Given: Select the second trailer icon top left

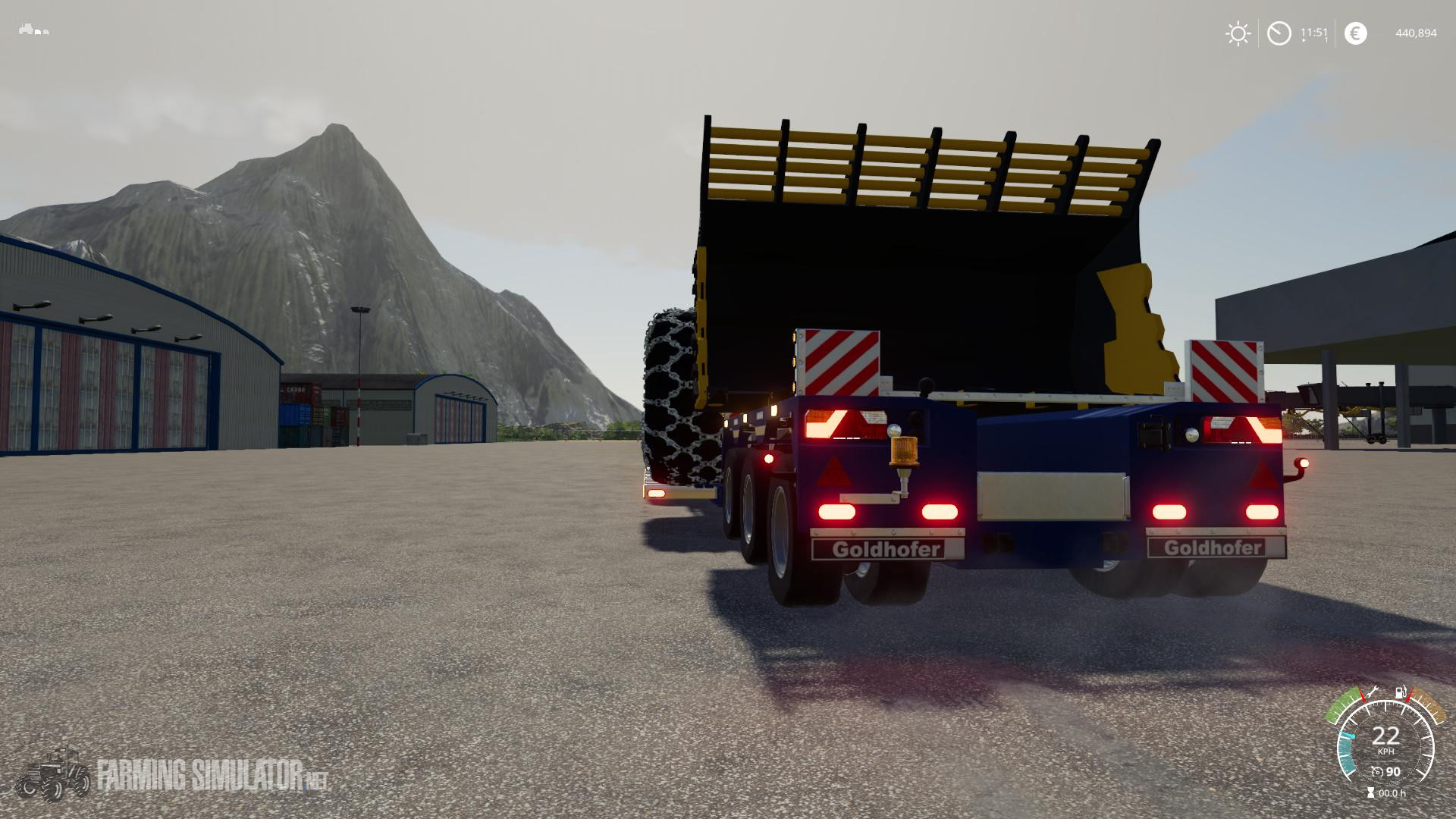Looking at the screenshot, I should pyautogui.click(x=45, y=33).
